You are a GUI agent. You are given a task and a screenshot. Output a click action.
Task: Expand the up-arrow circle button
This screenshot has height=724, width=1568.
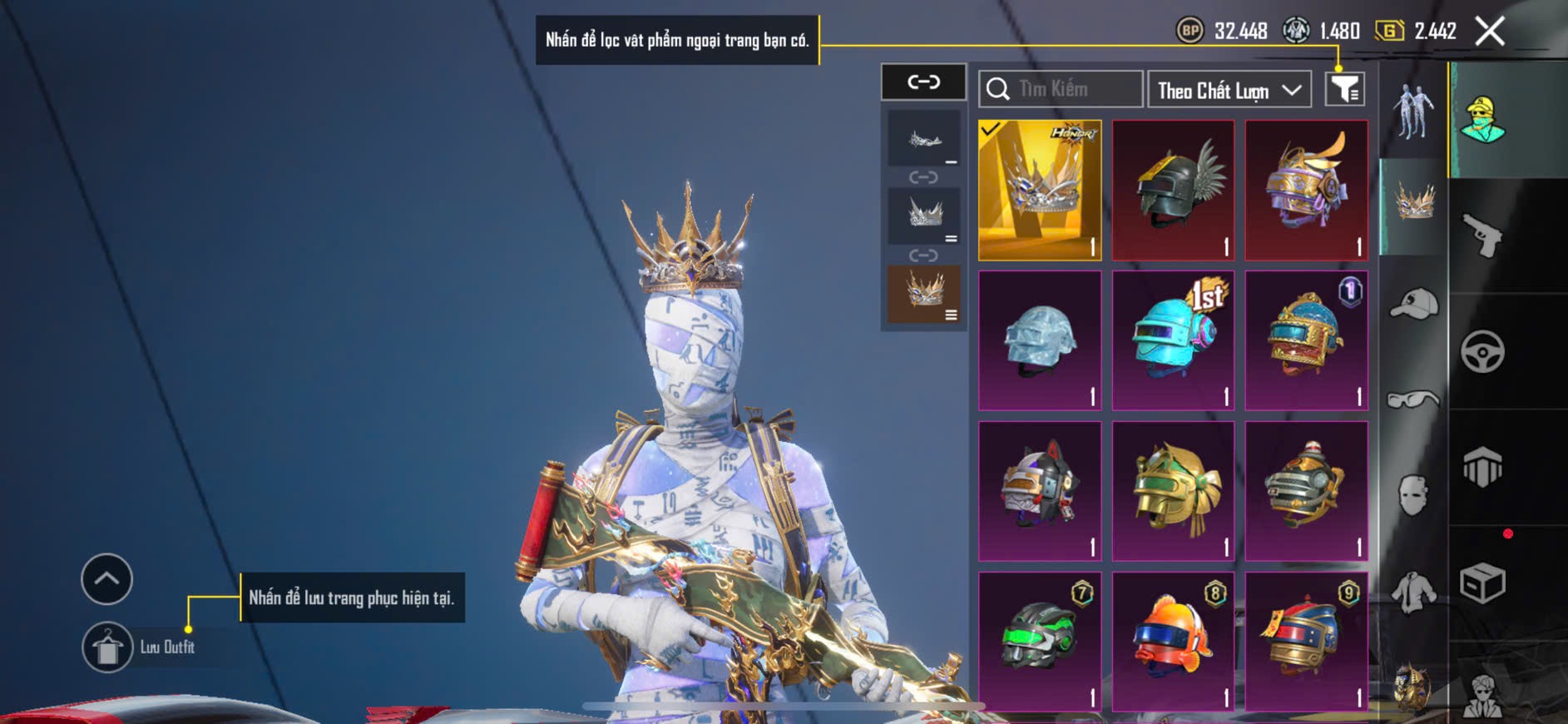(x=106, y=578)
